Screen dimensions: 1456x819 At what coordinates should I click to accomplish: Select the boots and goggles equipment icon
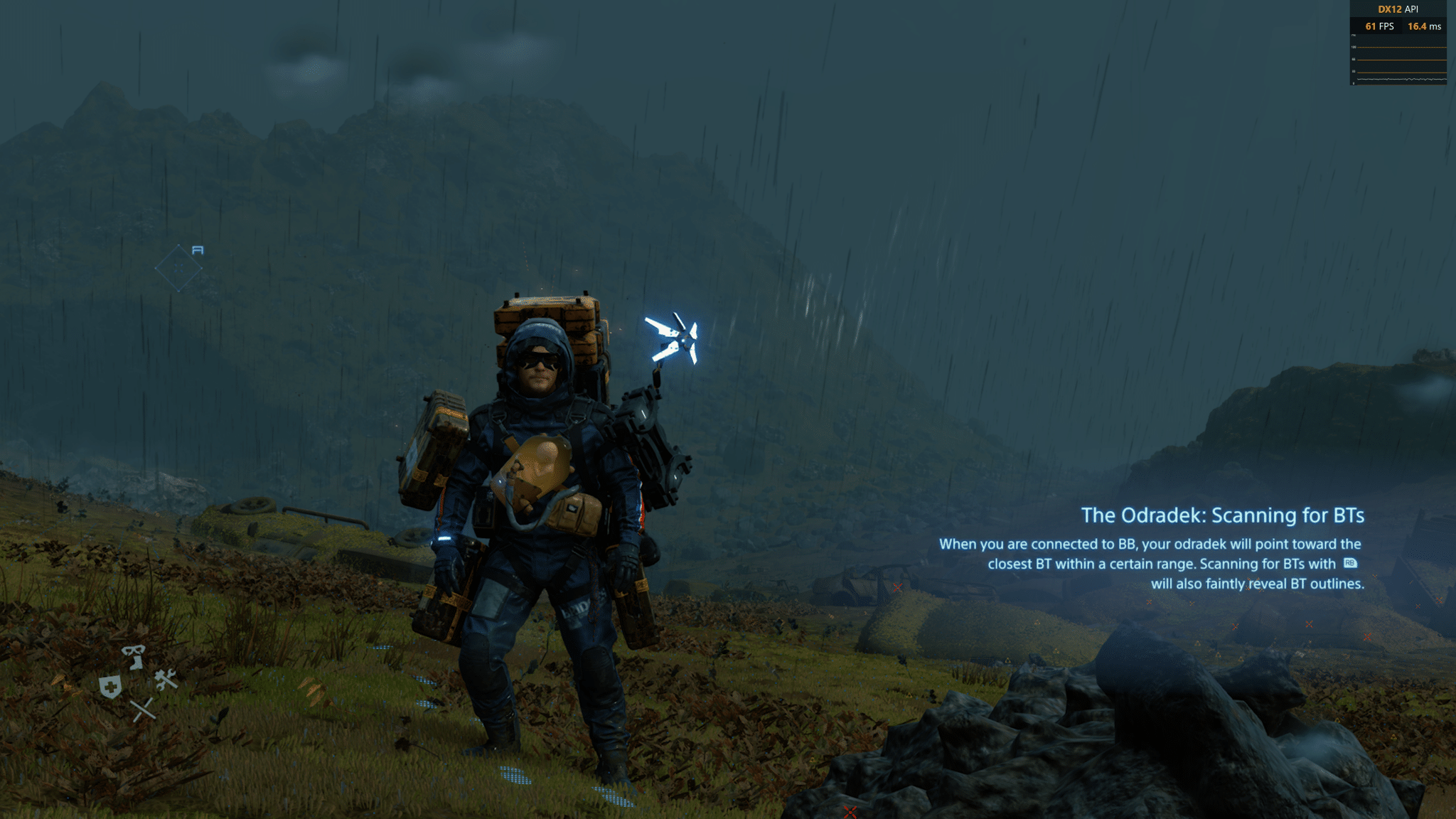(133, 656)
